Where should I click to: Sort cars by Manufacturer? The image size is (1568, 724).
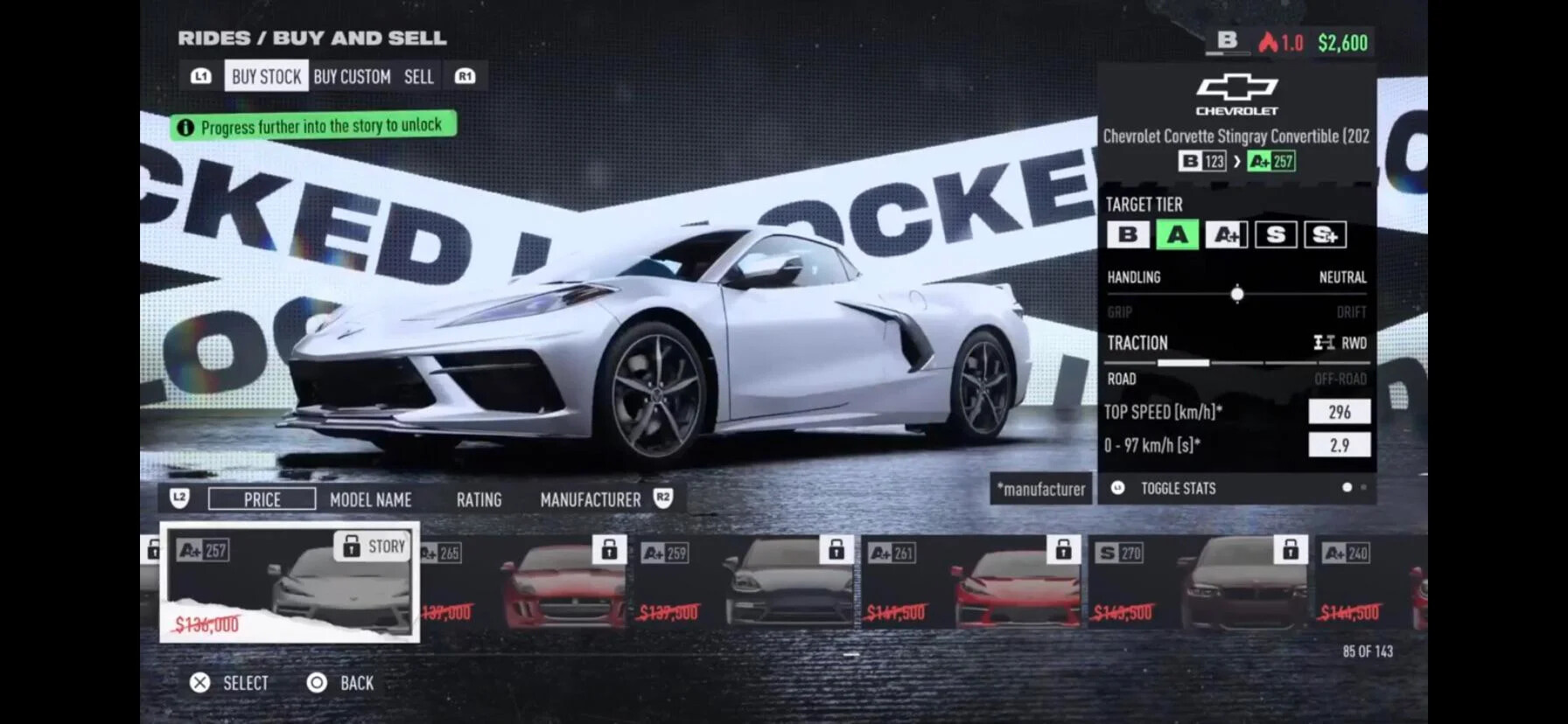590,500
